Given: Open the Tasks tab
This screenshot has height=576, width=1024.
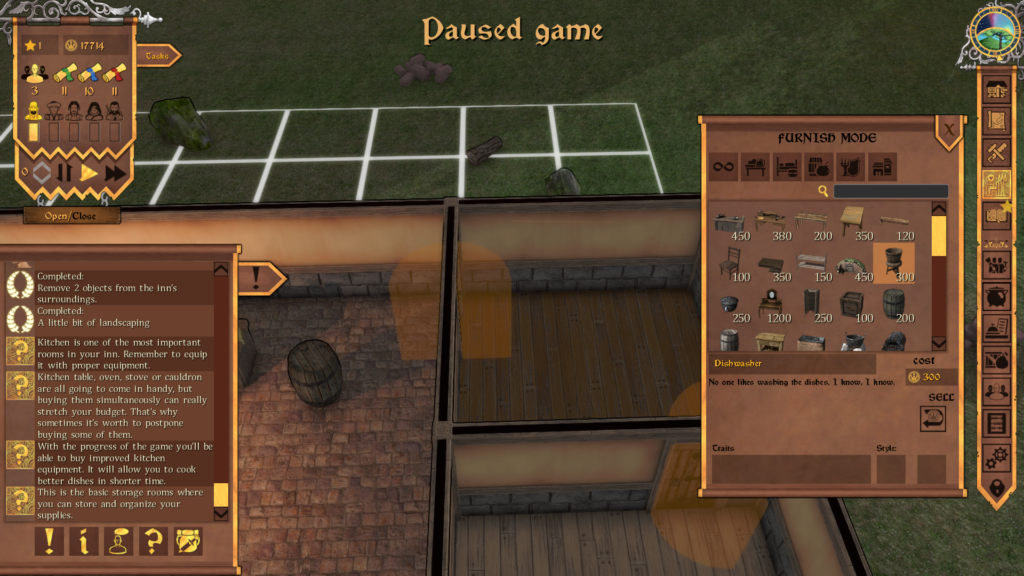Looking at the screenshot, I should click(157, 56).
